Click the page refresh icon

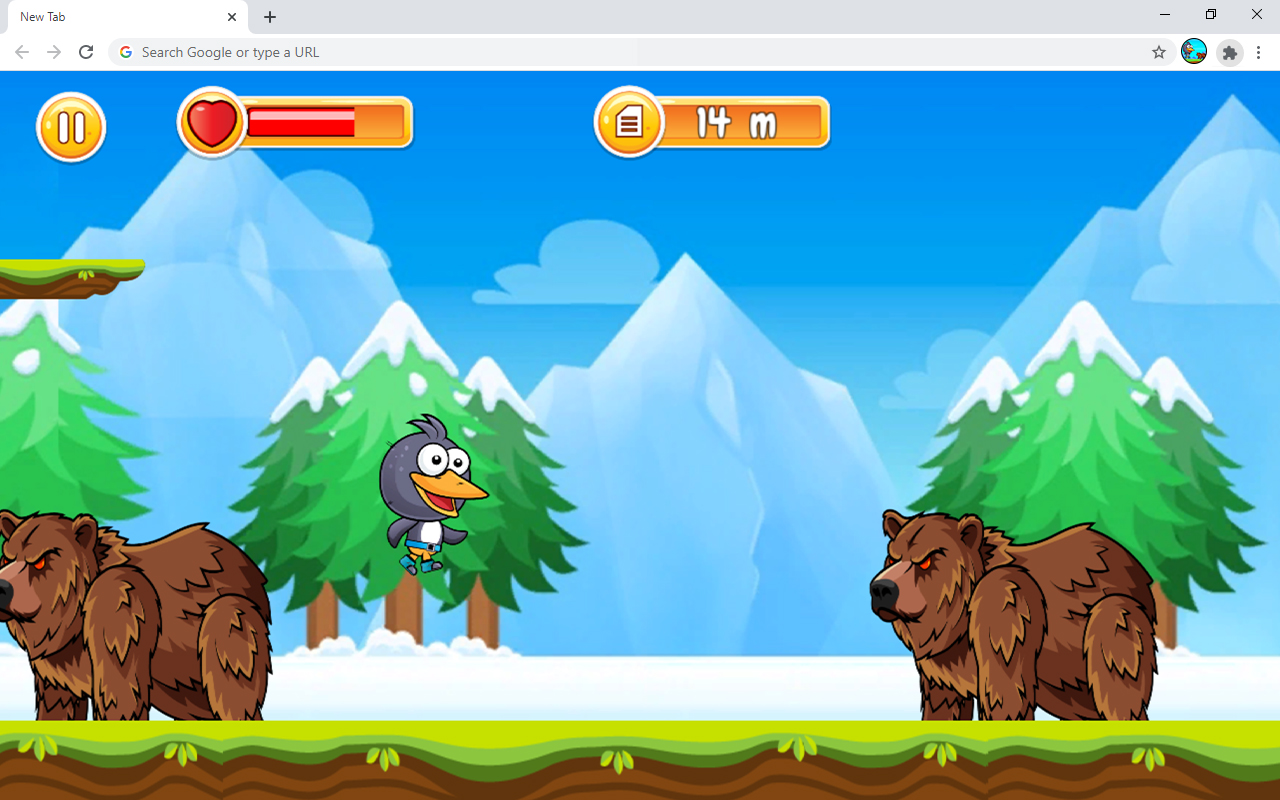coord(86,52)
